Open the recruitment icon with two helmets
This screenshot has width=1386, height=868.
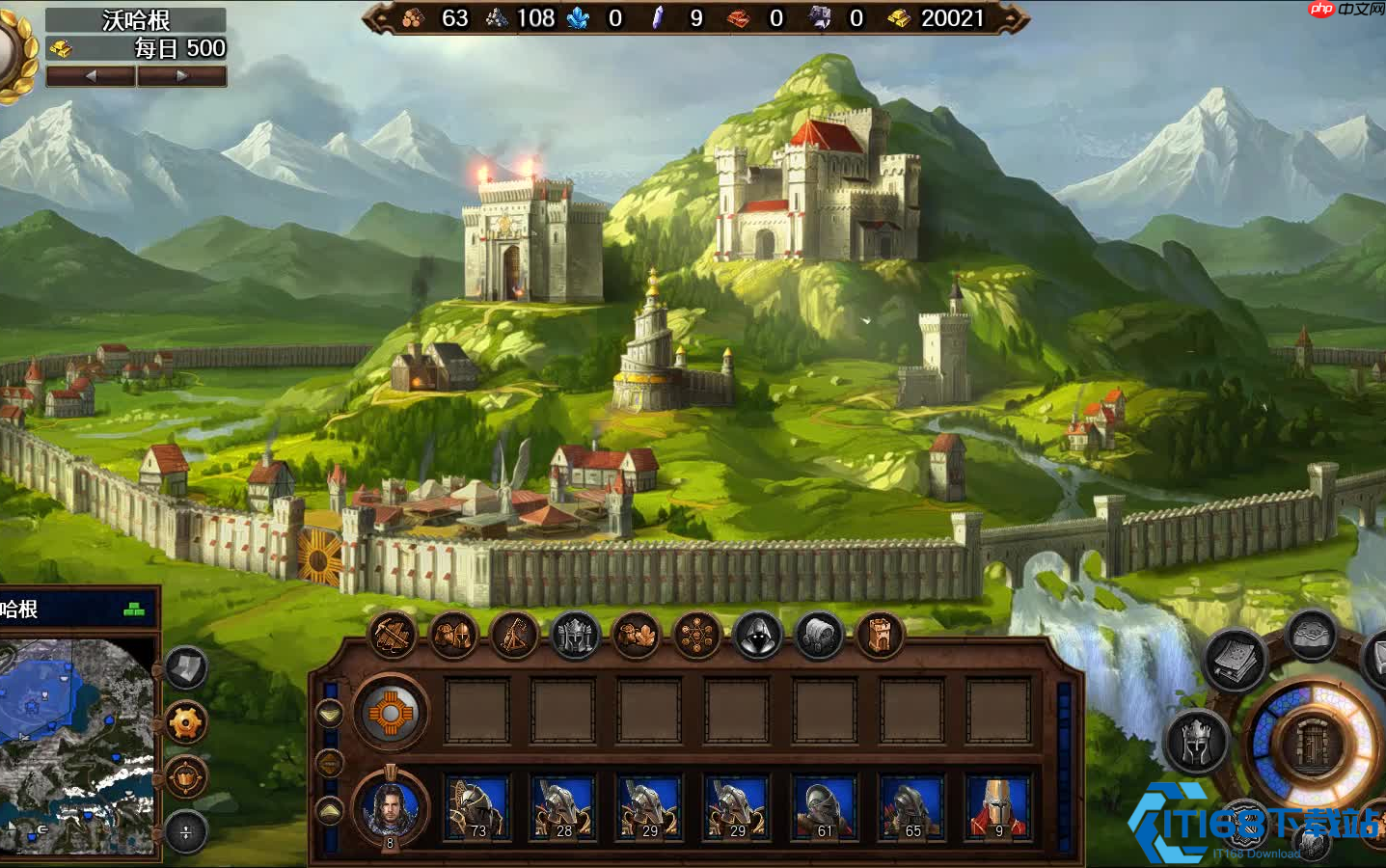point(453,637)
